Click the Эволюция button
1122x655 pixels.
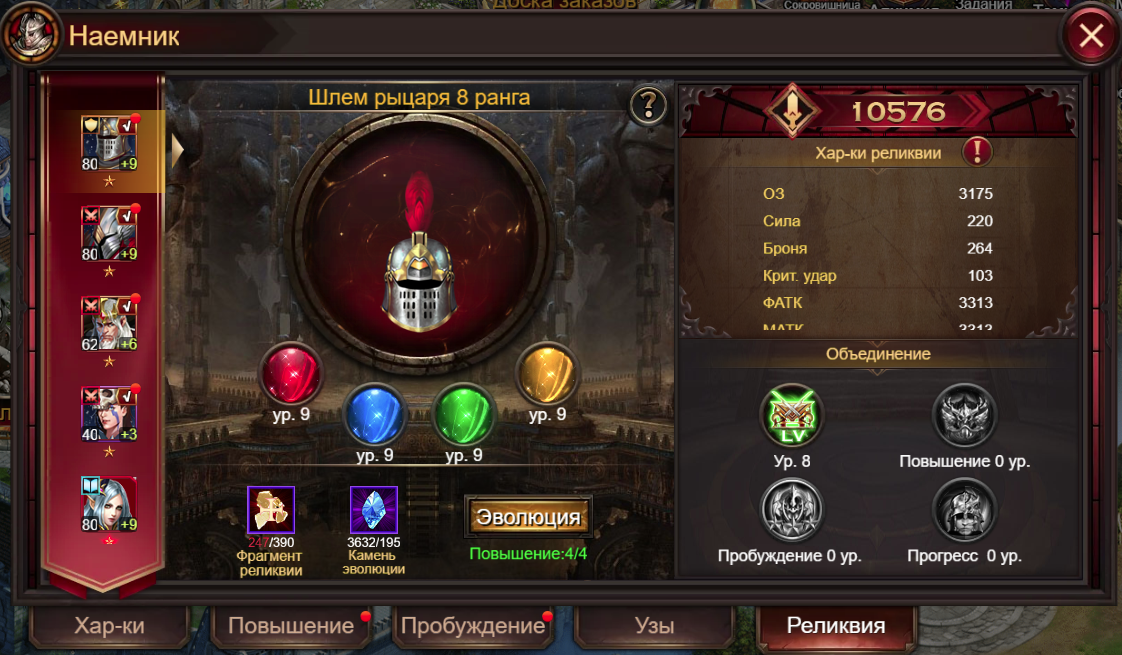click(x=528, y=517)
